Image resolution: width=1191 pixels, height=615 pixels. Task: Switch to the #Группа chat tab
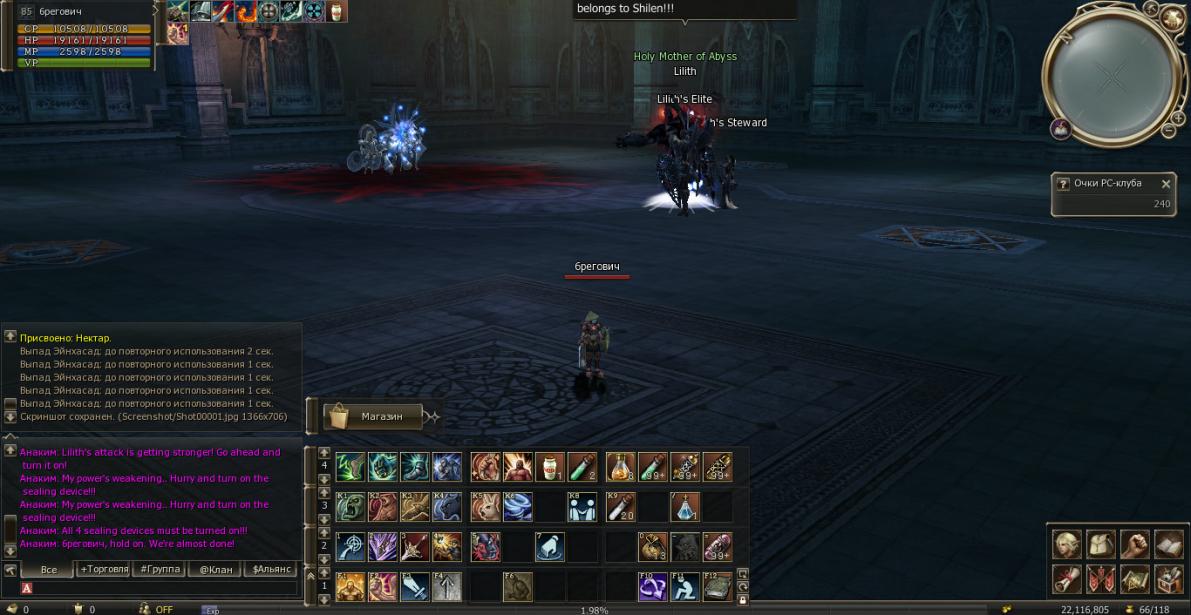click(x=160, y=569)
